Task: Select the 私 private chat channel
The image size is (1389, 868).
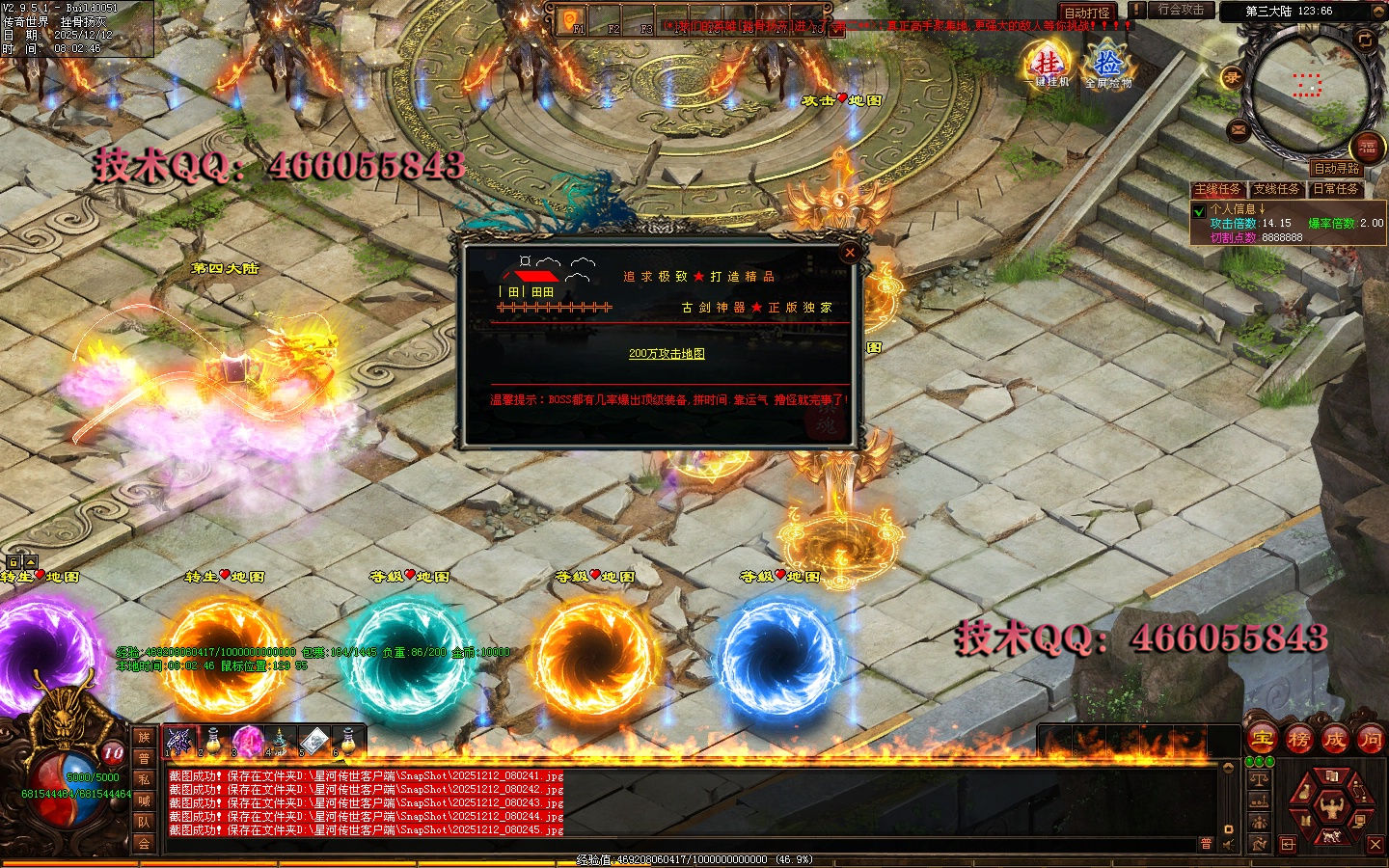Action: [144, 779]
